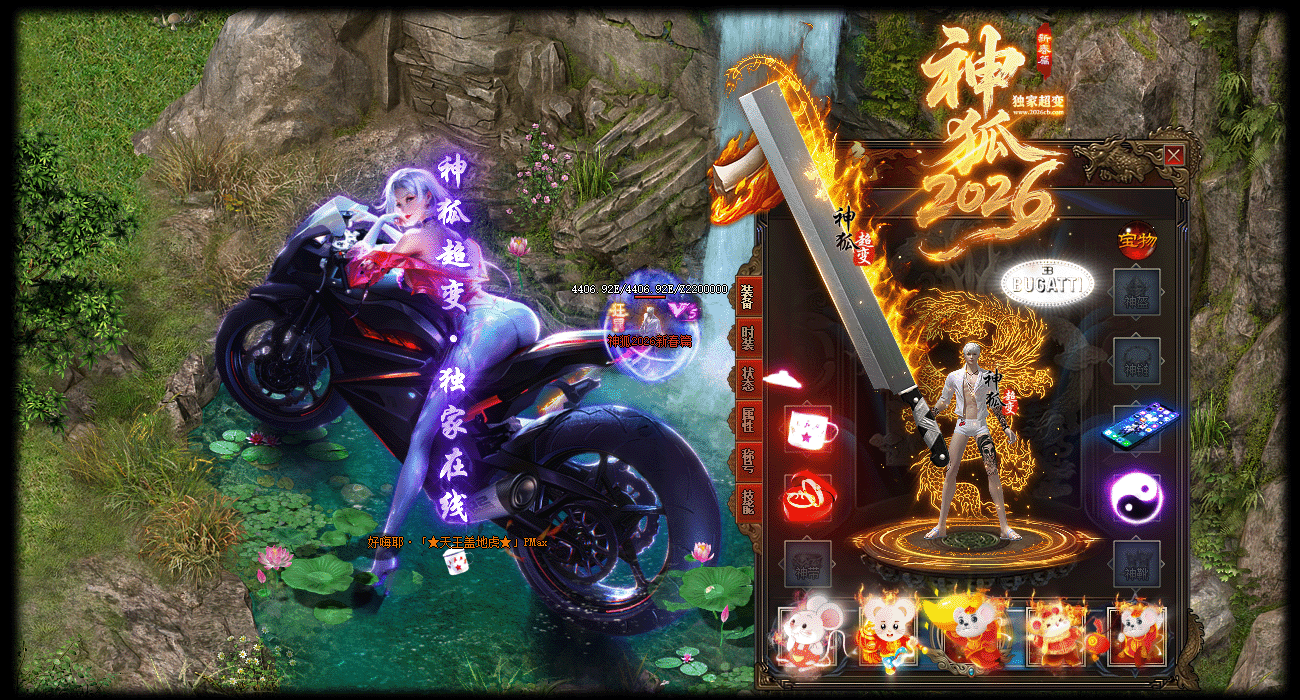Show the 状态 status tab
This screenshot has height=700, width=1300.
click(748, 379)
